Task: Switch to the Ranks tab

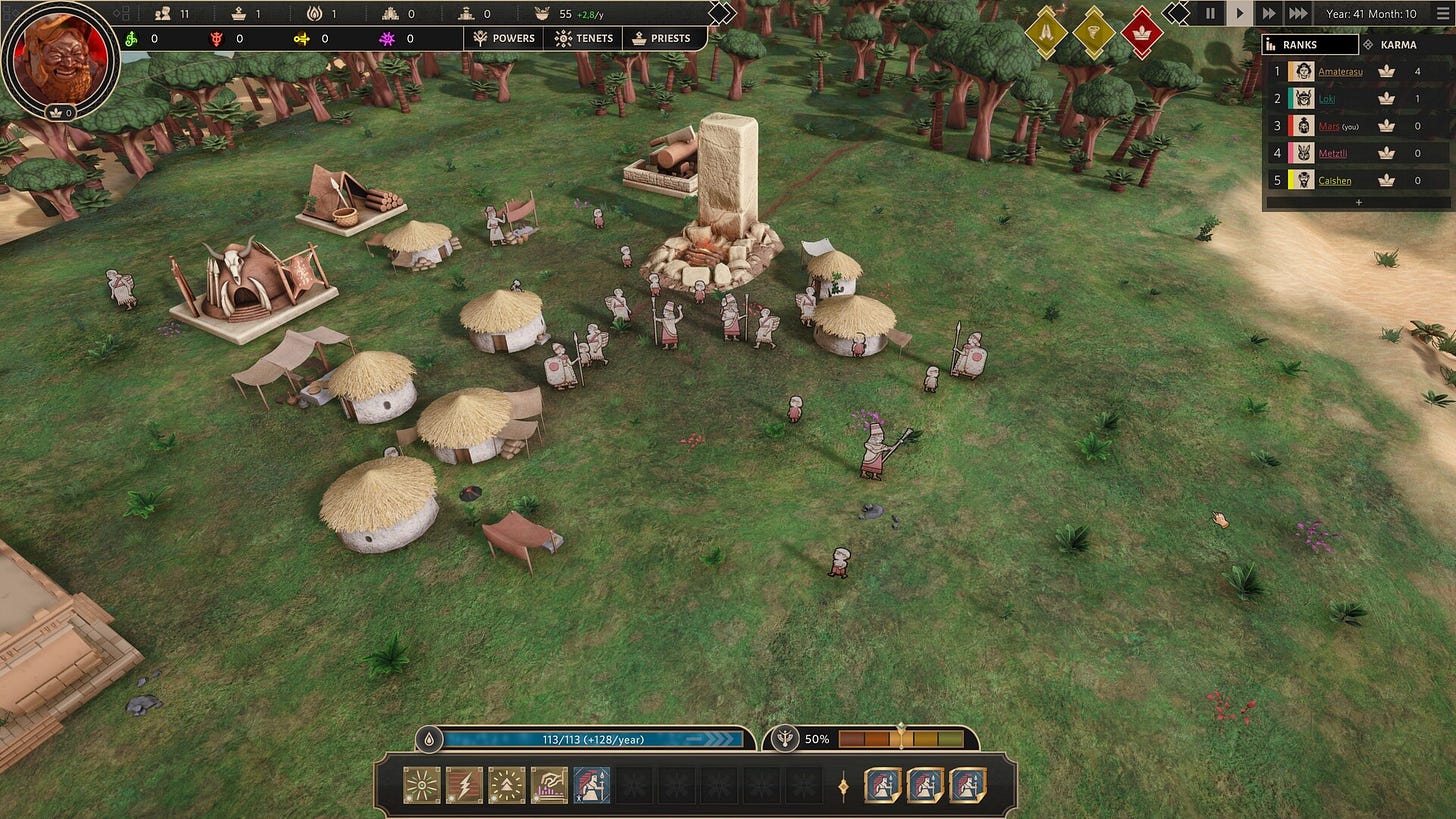Action: pos(1310,45)
